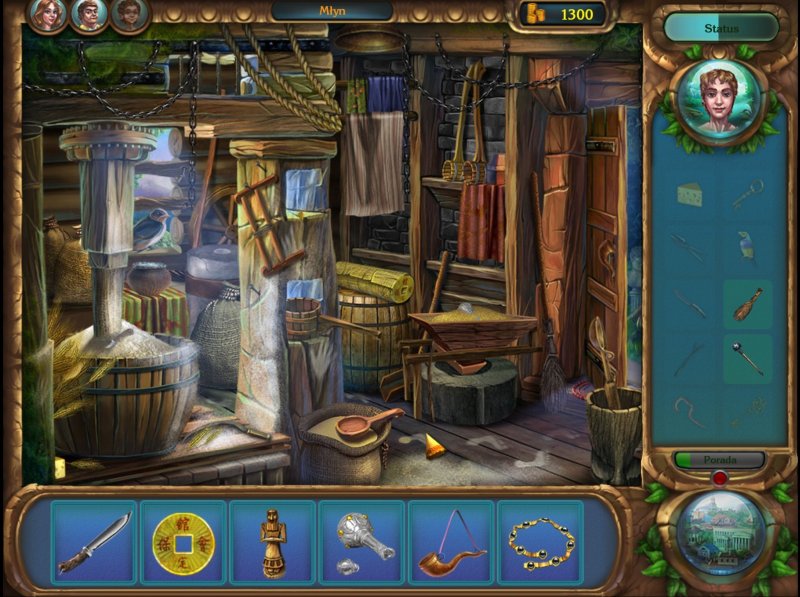This screenshot has width=800, height=597.
Task: Pick the cheese wedge in the item list
Action: click(x=690, y=193)
